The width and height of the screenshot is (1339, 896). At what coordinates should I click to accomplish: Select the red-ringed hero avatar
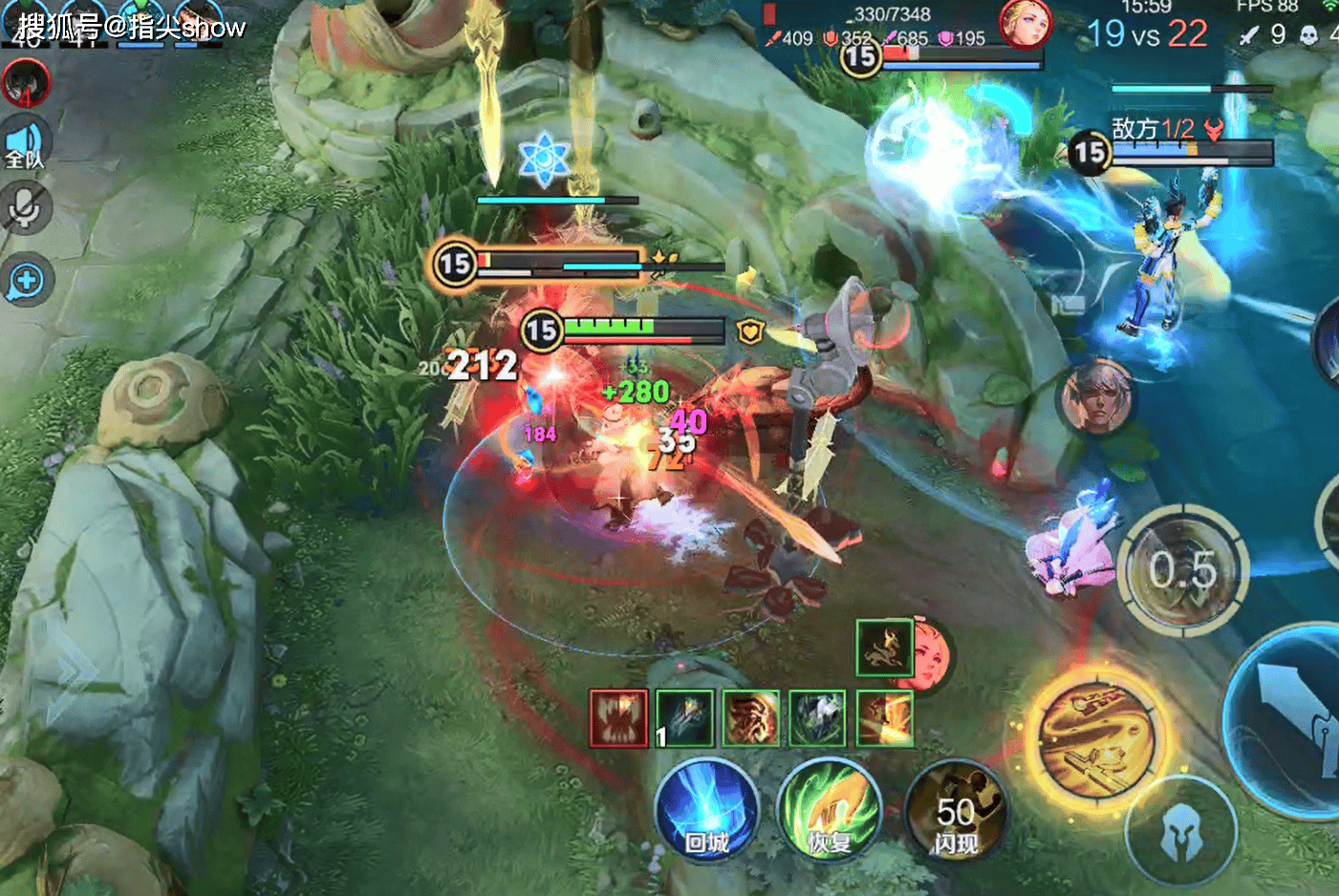click(x=26, y=83)
